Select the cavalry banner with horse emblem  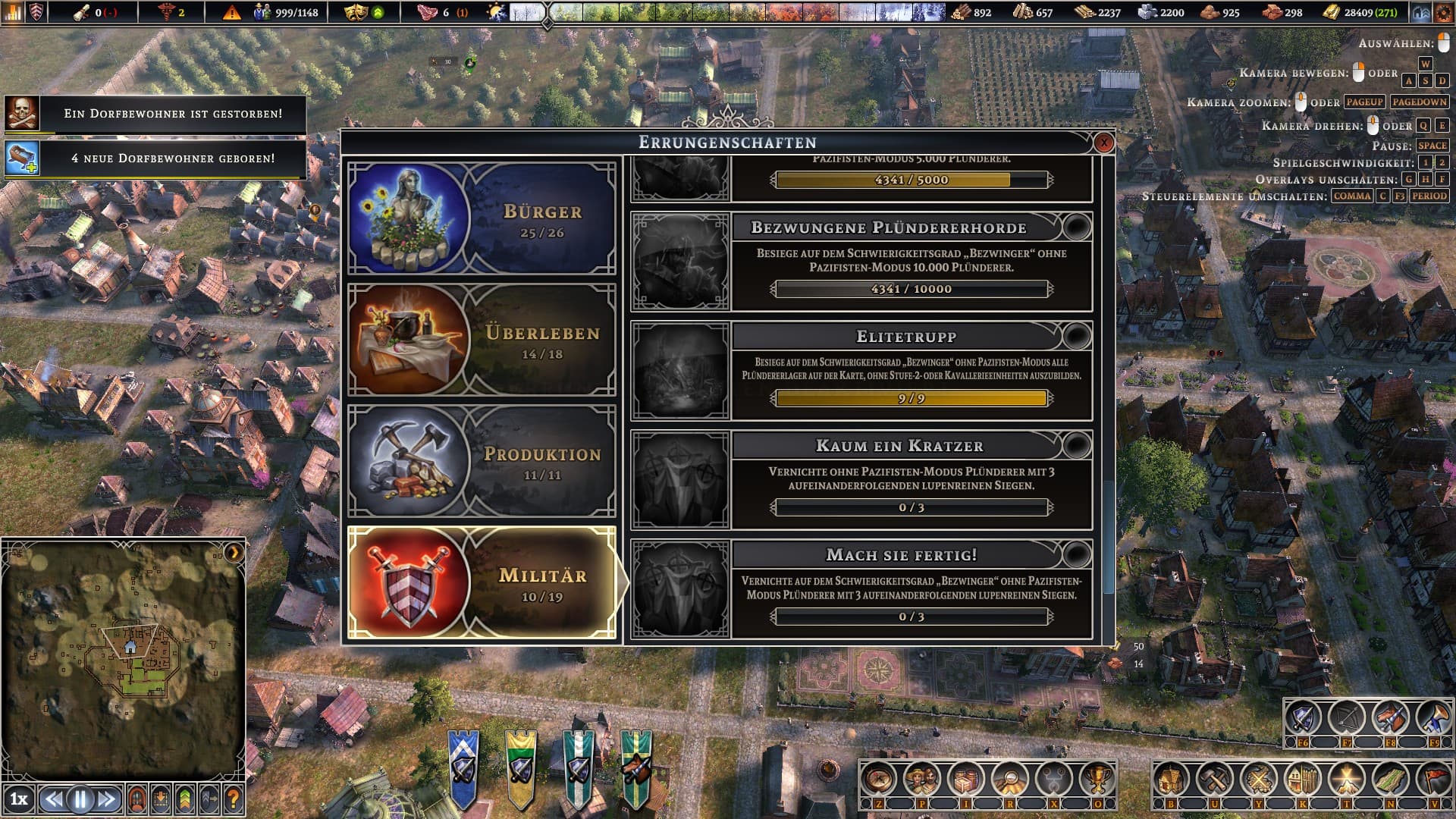click(x=635, y=766)
